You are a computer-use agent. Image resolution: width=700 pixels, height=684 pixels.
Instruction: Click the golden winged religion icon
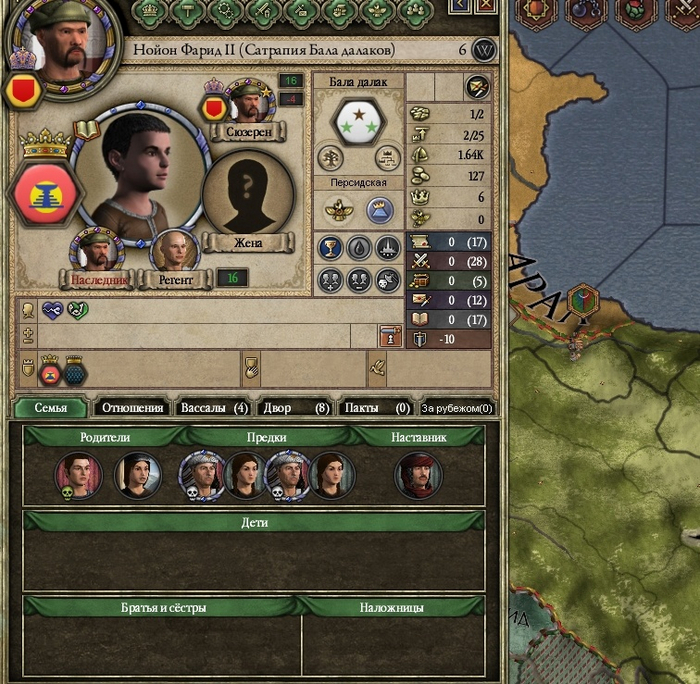pos(337,209)
